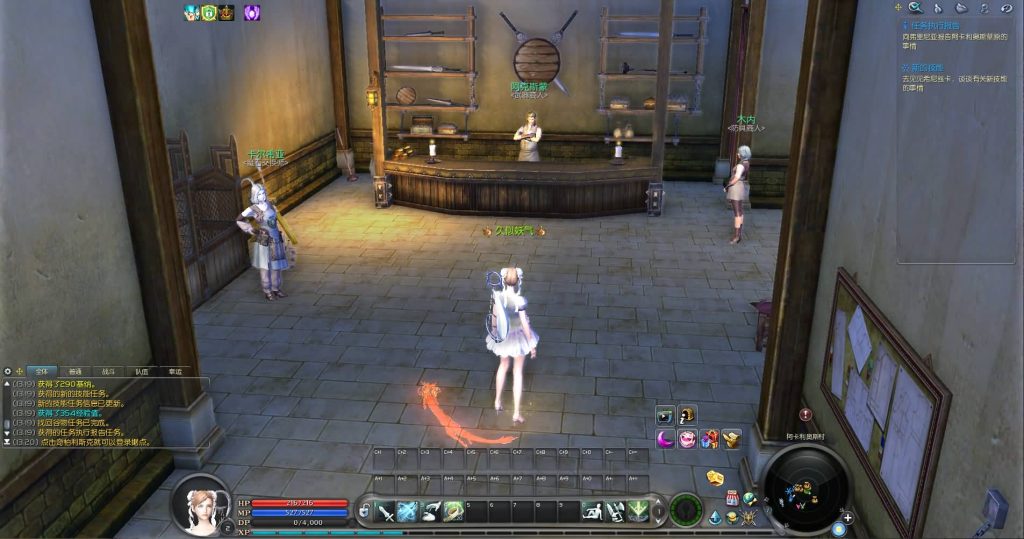Activate the green ring skill icon

click(x=453, y=512)
